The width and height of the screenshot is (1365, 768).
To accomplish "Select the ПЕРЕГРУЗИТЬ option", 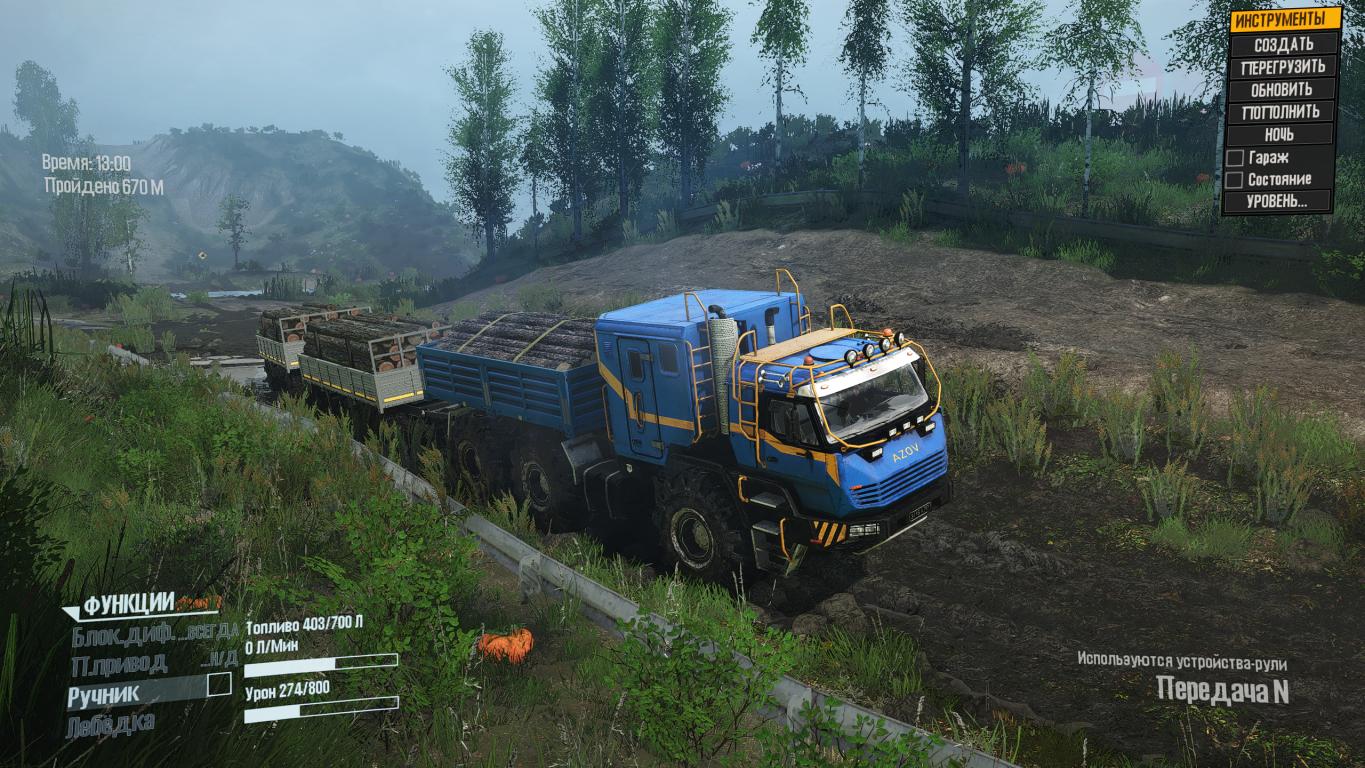I will [x=1284, y=67].
